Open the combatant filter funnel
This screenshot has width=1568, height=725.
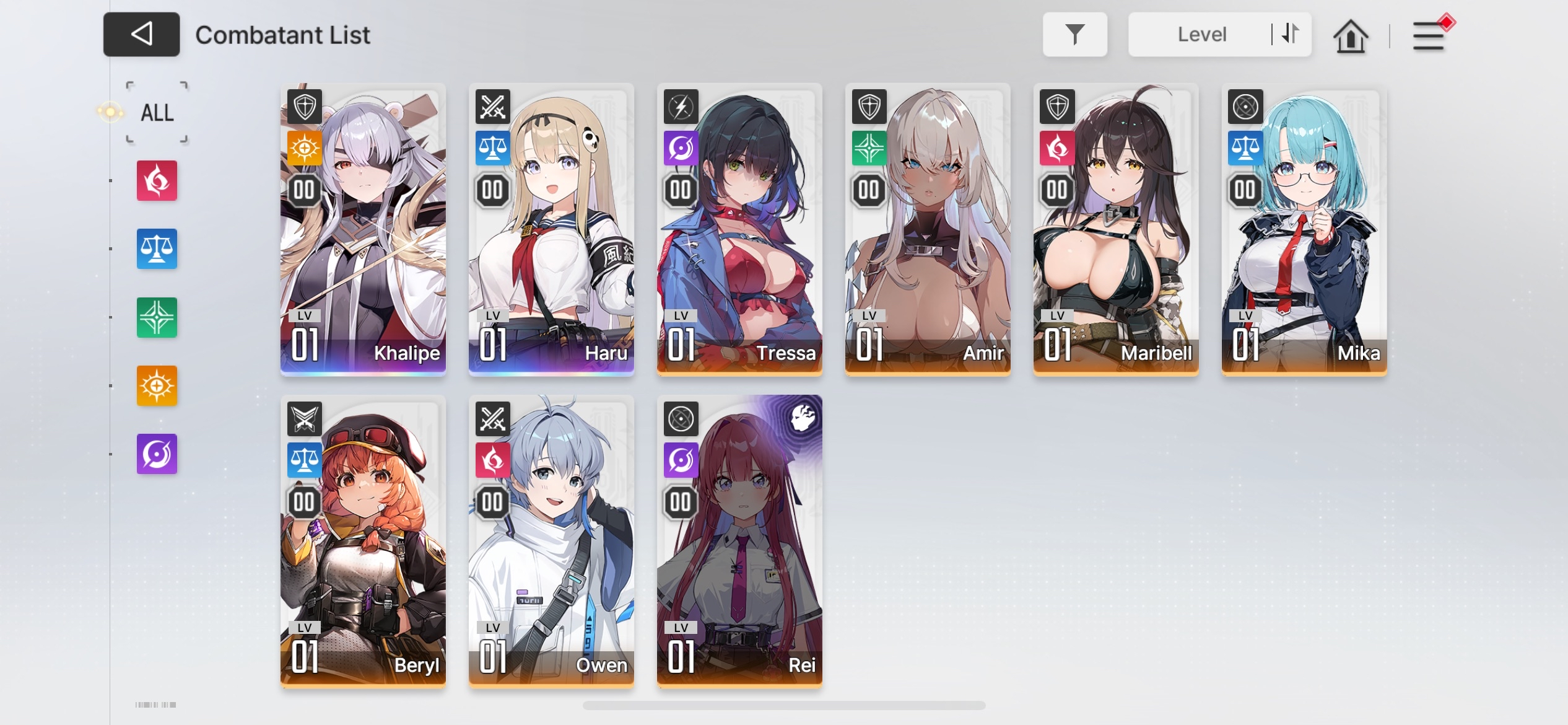(x=1074, y=35)
